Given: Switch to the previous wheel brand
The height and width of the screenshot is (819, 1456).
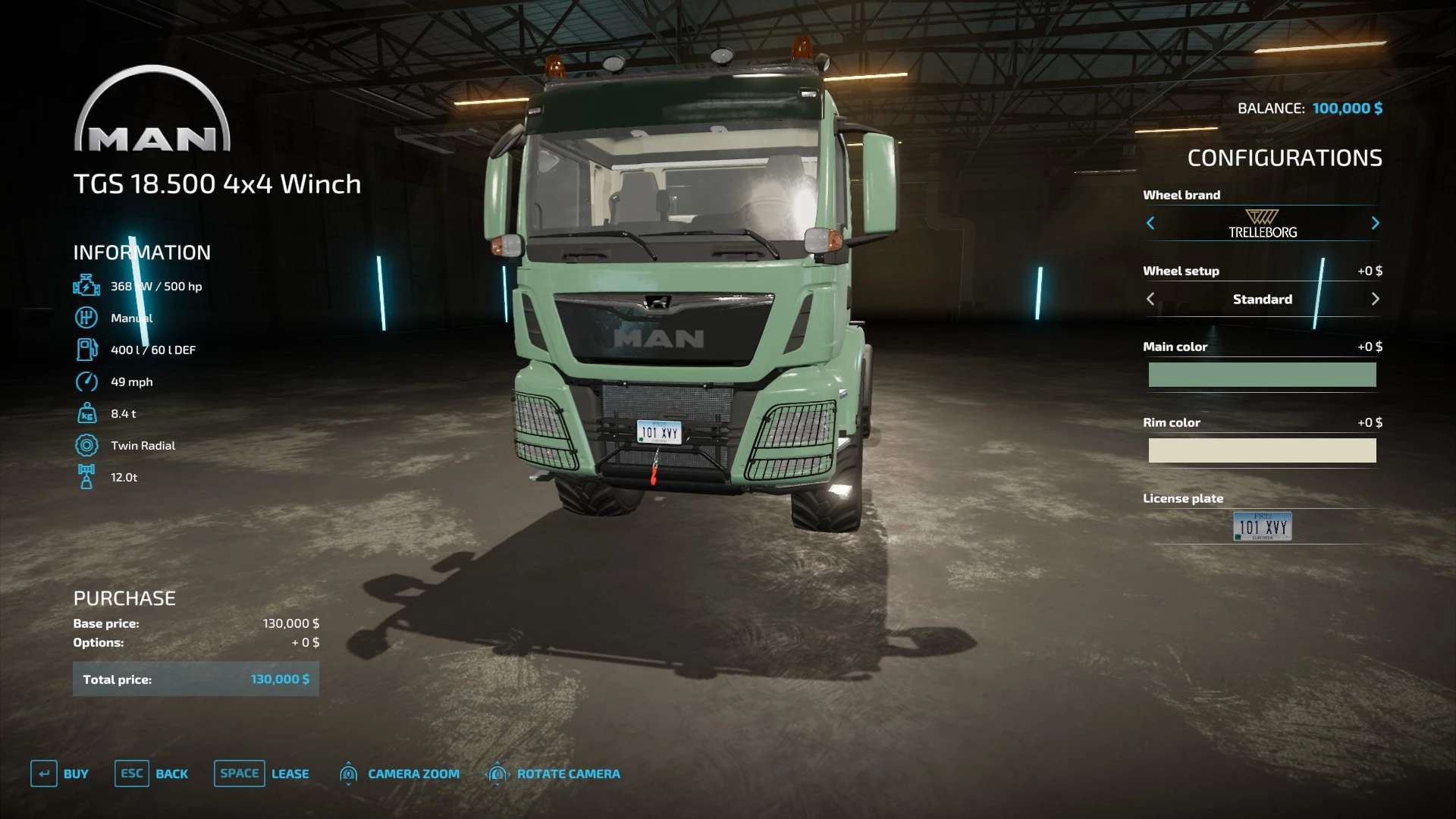Looking at the screenshot, I should (1150, 223).
